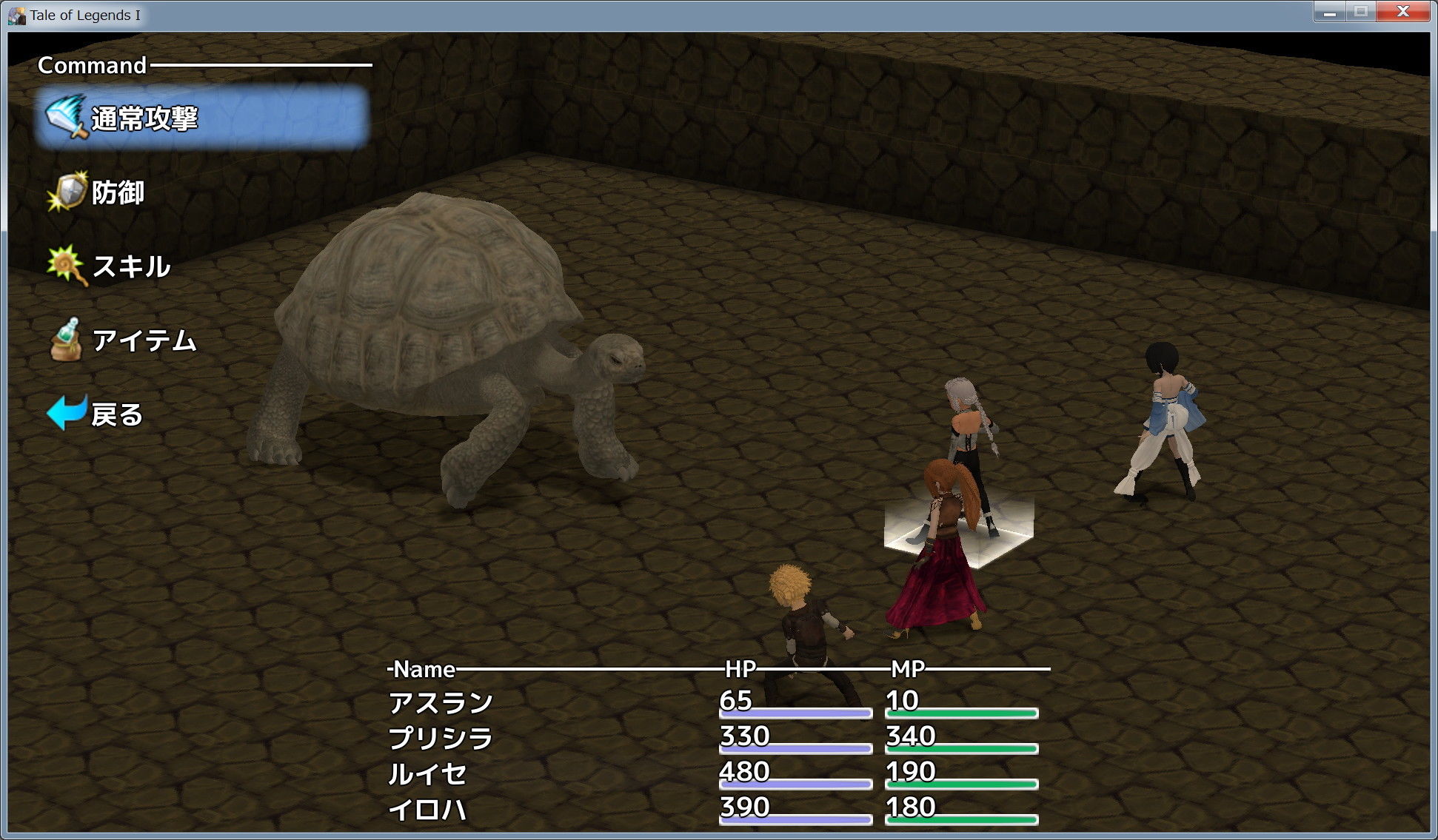Screen dimensions: 1438x840
Task: Select the sword icon for 通常攻撃
Action: pos(68,117)
